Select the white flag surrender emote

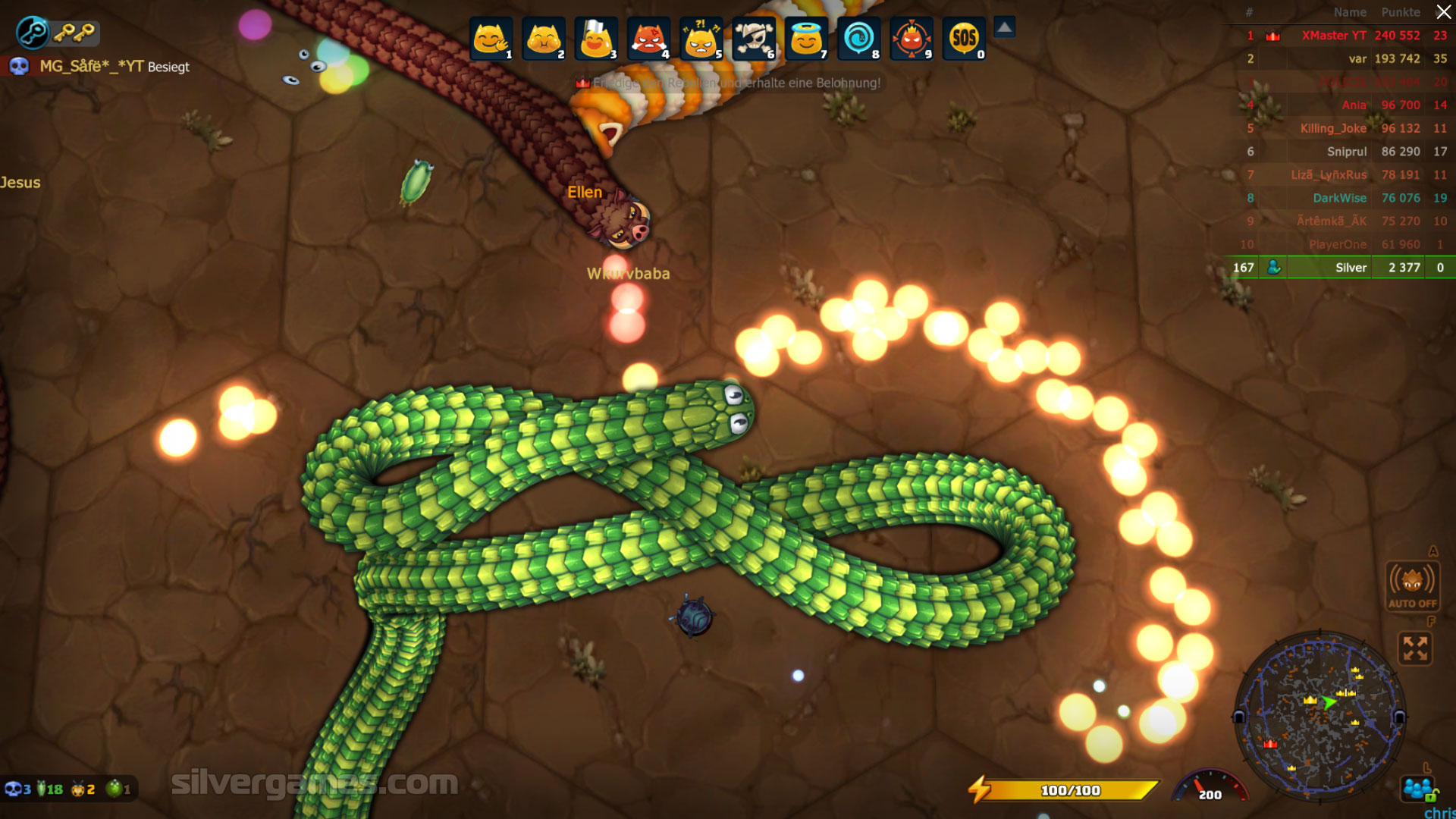point(596,39)
